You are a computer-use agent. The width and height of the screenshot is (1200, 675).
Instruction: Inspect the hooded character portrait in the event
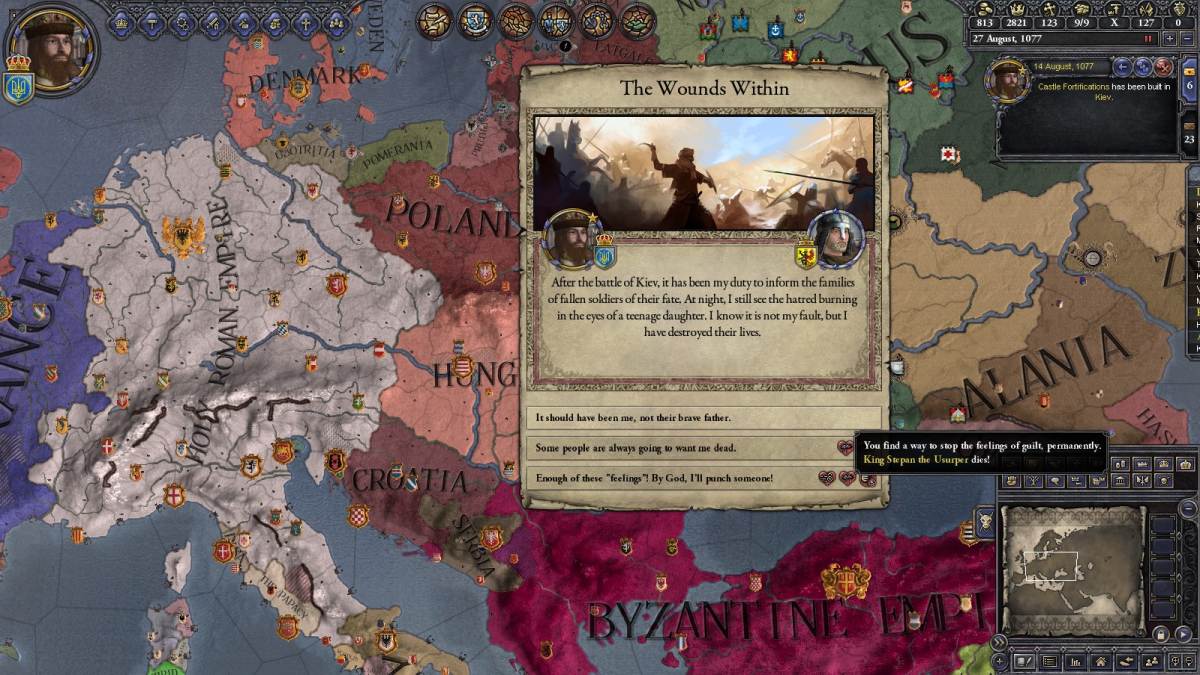point(834,238)
